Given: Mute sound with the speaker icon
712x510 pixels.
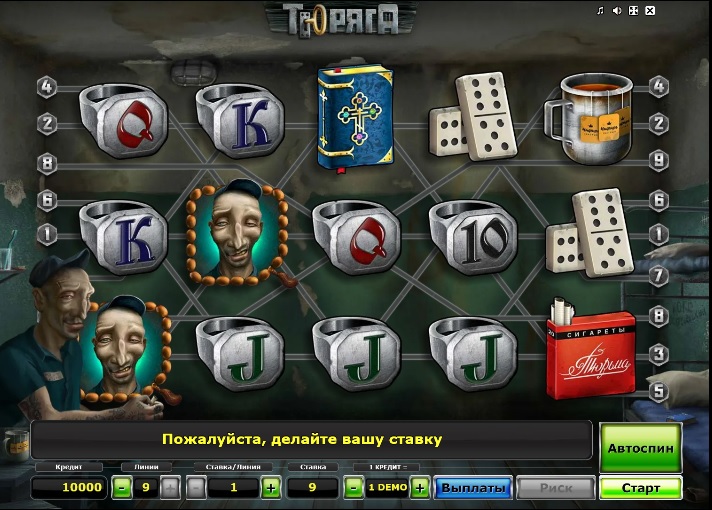Looking at the screenshot, I should tap(617, 11).
